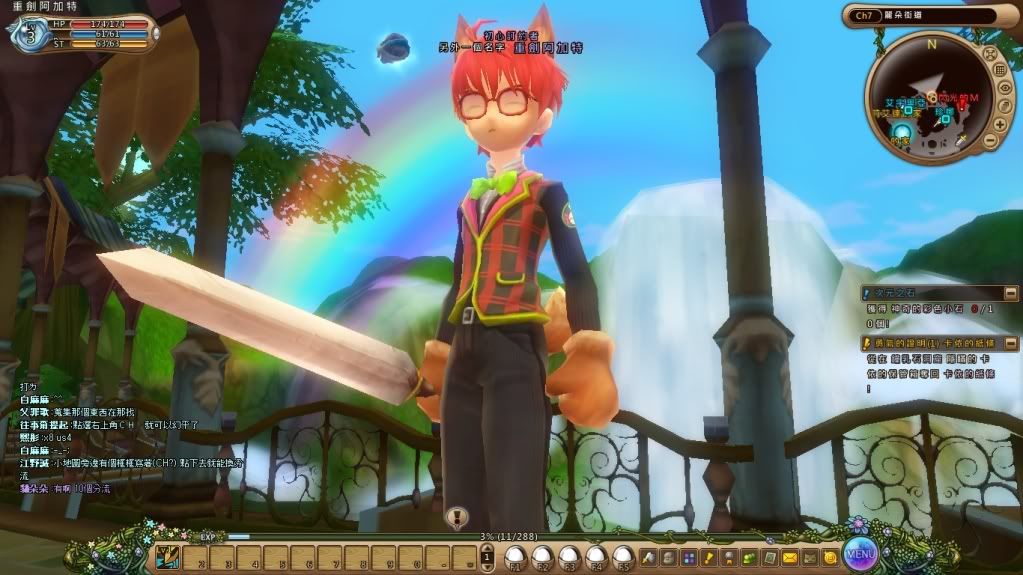Collapse the 次元之石 quest tracker entry
The width and height of the screenshot is (1023, 575).
tap(1010, 293)
